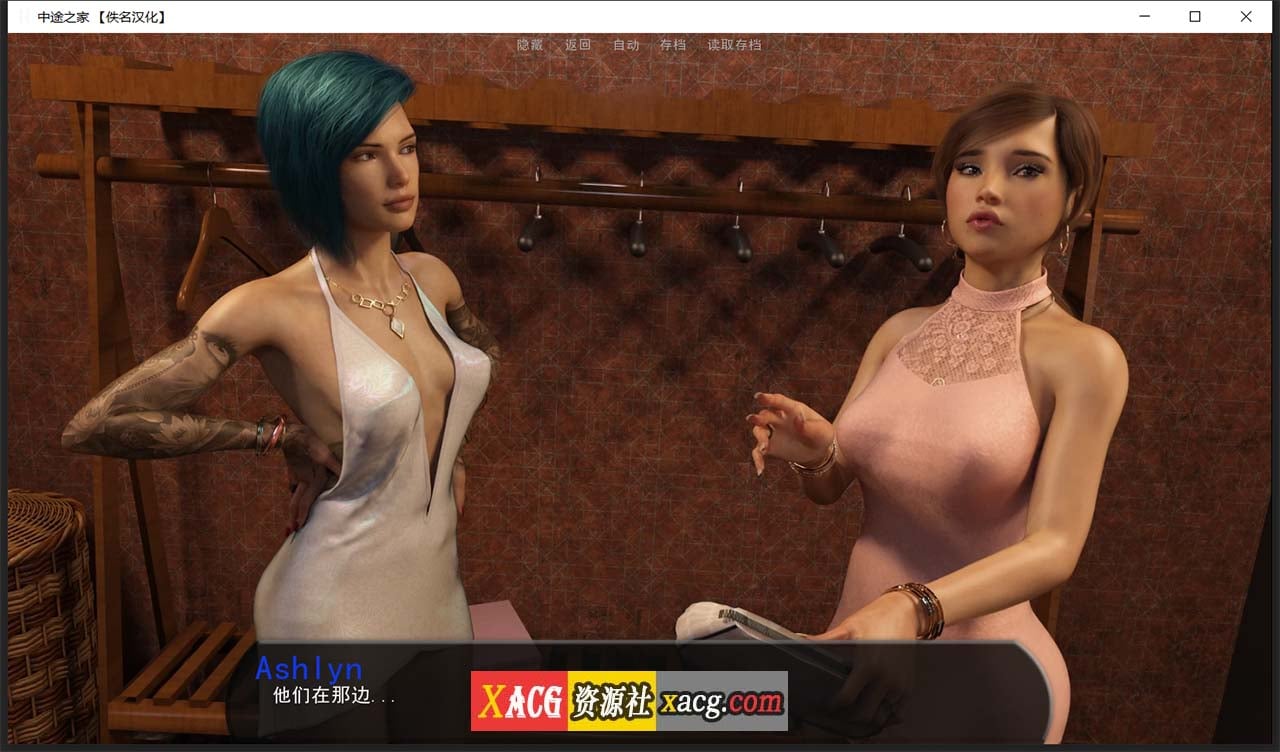Enable auto-advance mode via 自动
The image size is (1280, 752).
(626, 44)
